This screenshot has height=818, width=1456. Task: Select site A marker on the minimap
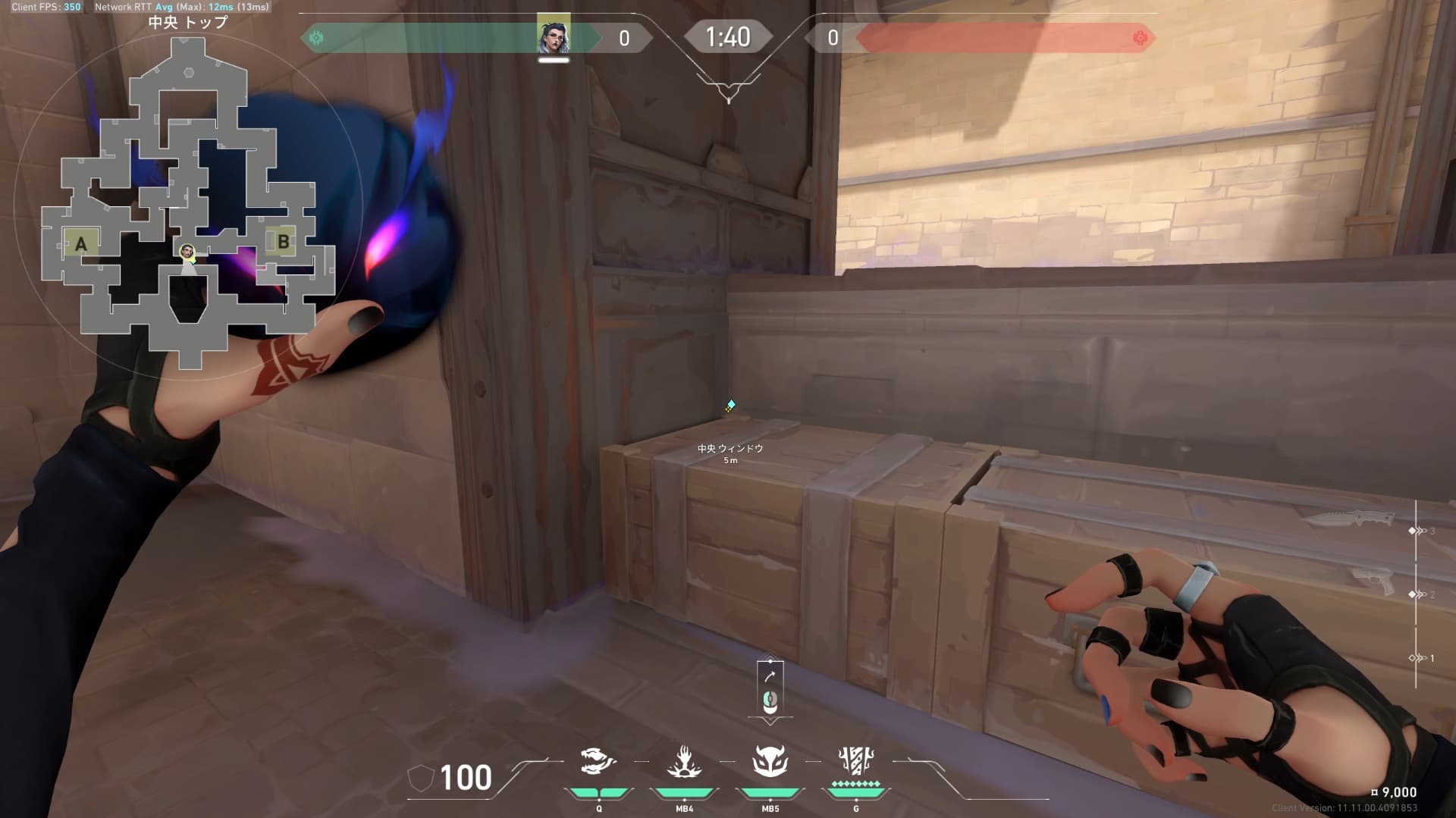point(80,243)
